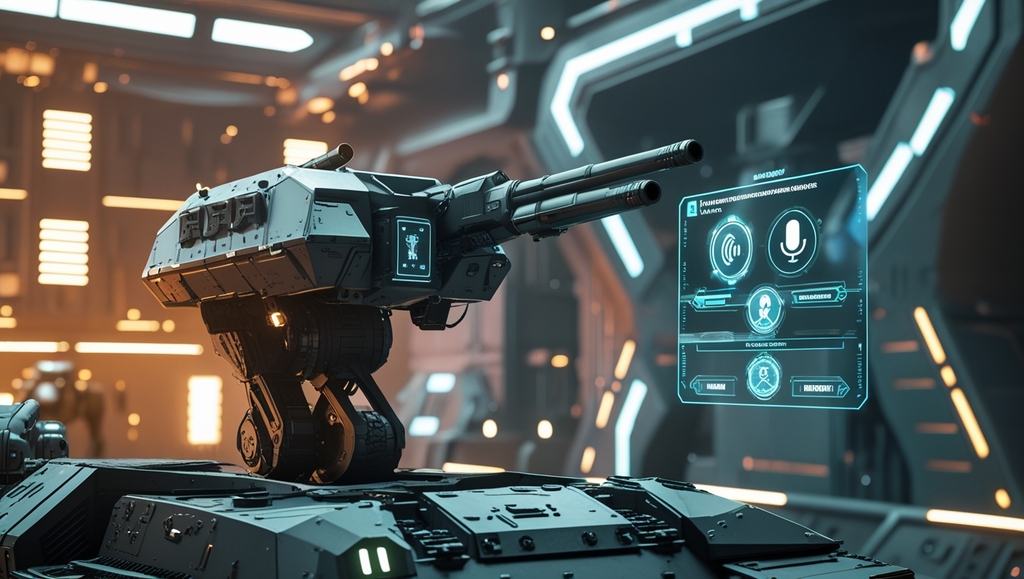Activate the microphone icon on the holographic panel
Viewport: 1024px width, 579px height.
792,241
